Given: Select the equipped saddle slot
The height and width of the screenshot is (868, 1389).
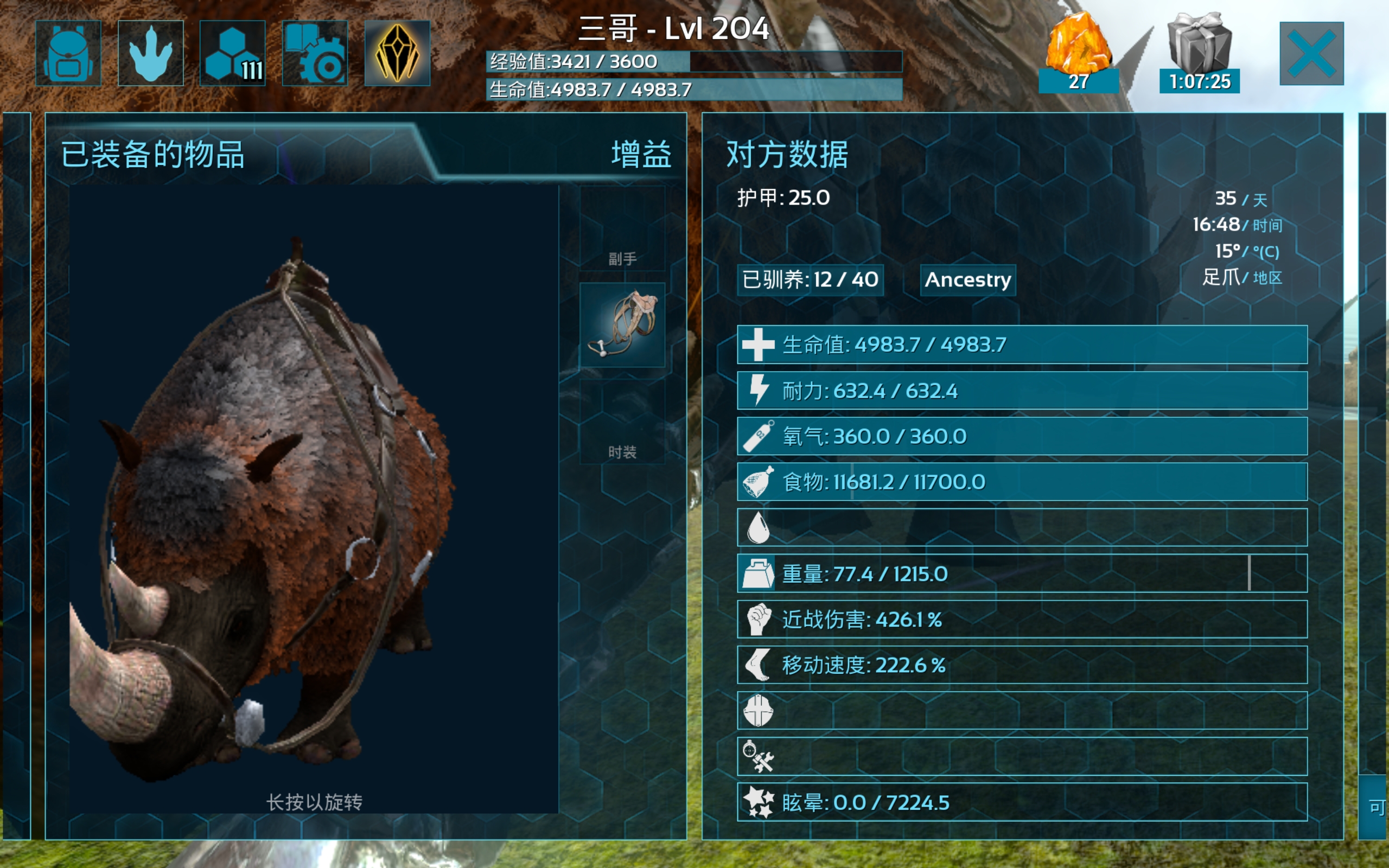Looking at the screenshot, I should point(622,325).
